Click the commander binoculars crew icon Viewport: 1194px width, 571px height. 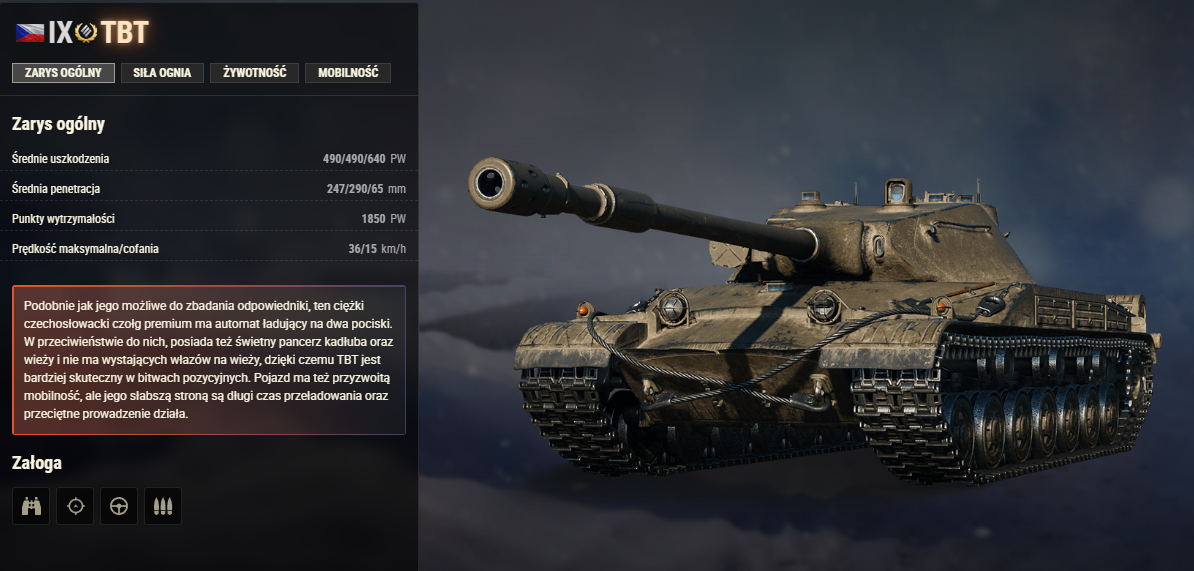tap(31, 506)
